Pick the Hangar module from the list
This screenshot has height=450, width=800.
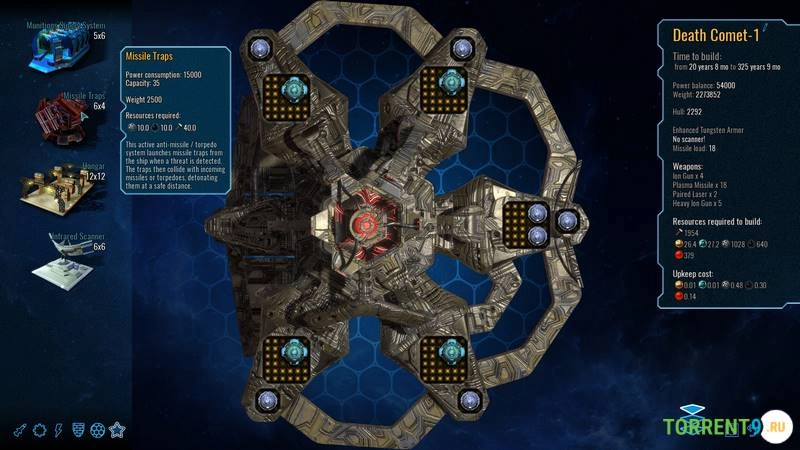click(68, 193)
